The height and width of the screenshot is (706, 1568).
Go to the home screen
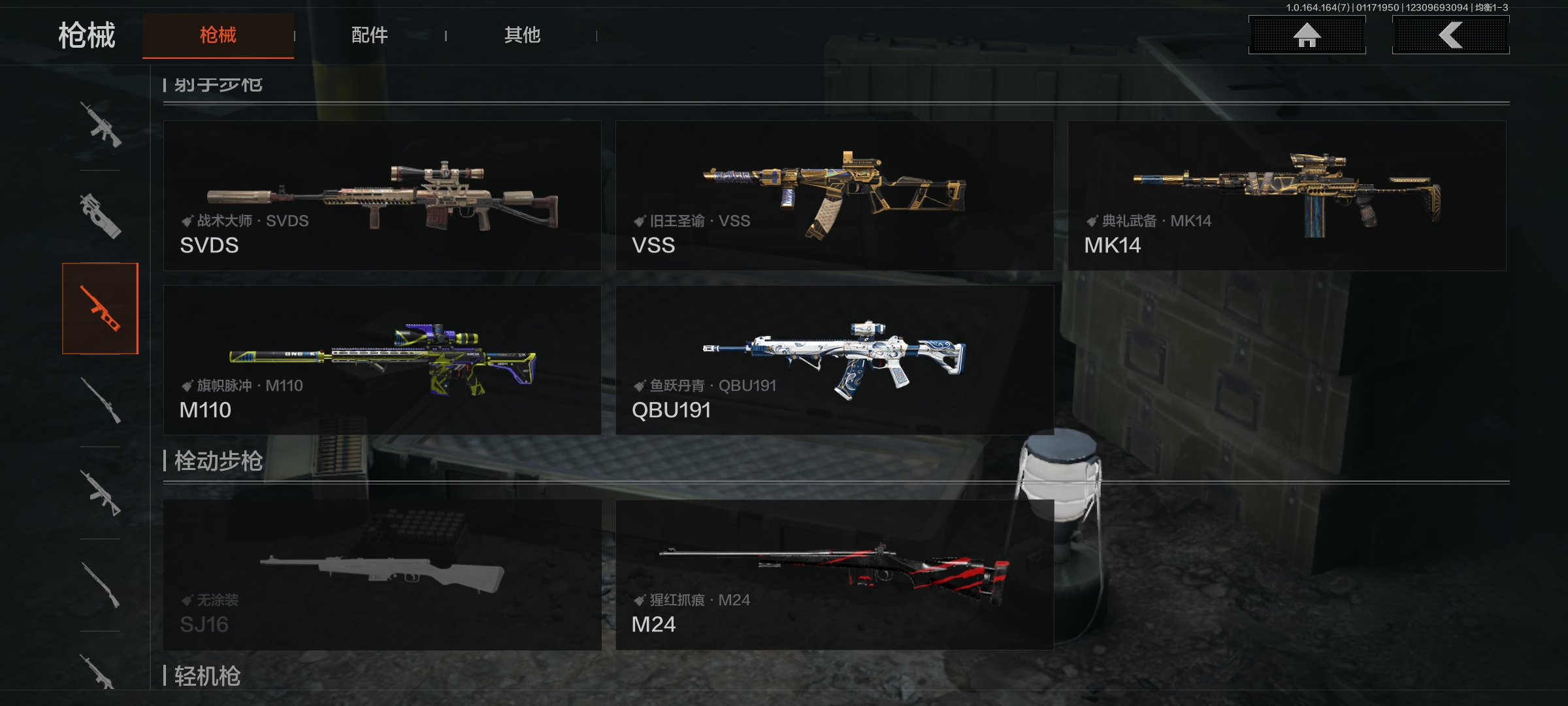click(x=1307, y=35)
